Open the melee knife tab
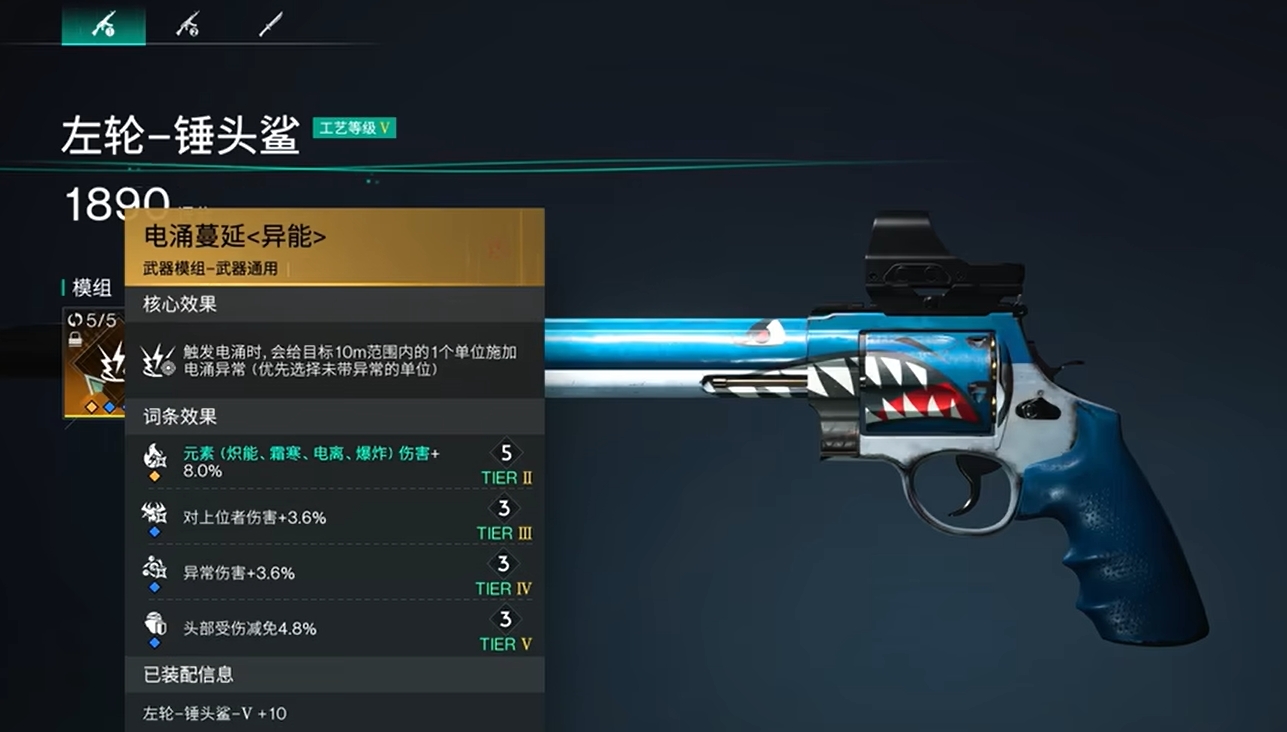 (270, 24)
